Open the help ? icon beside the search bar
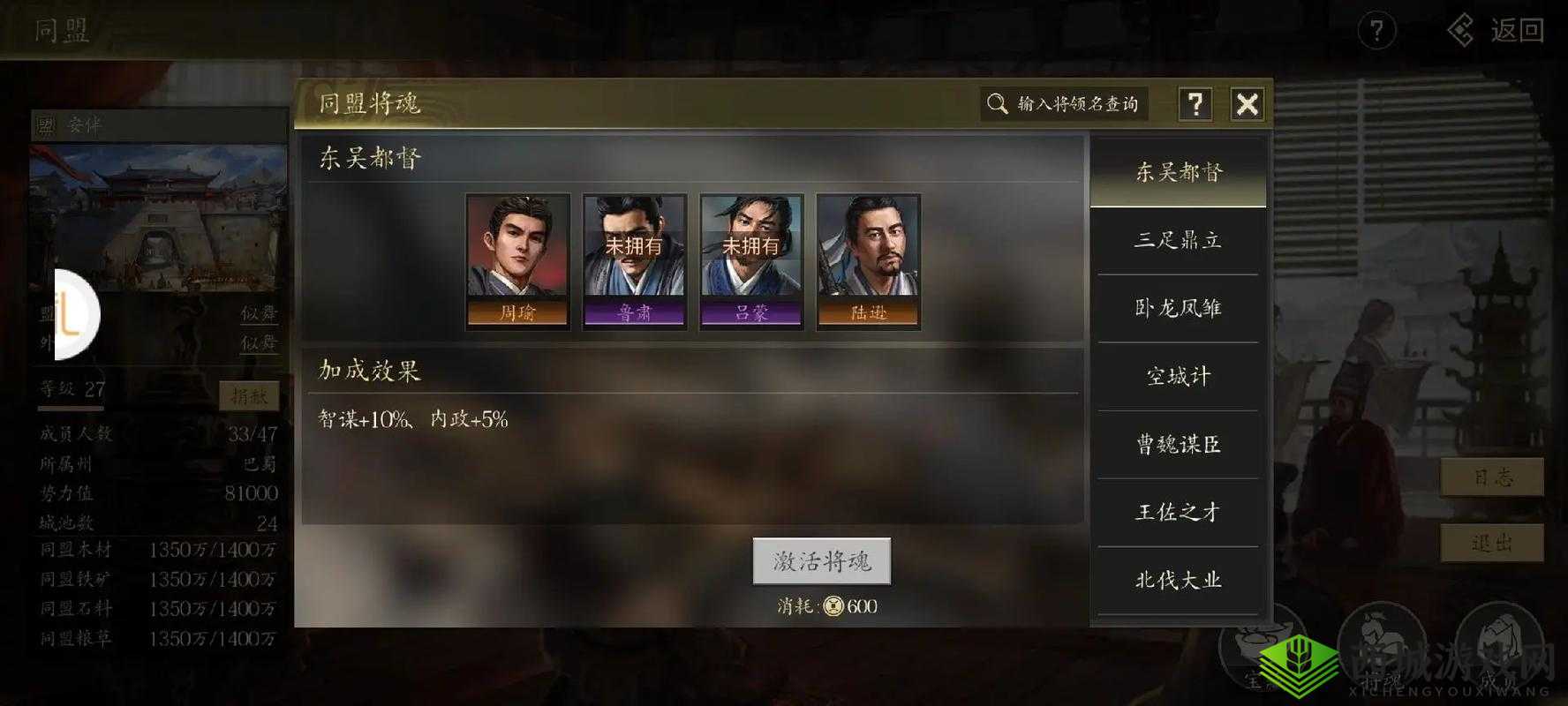1568x706 pixels. tap(1196, 103)
